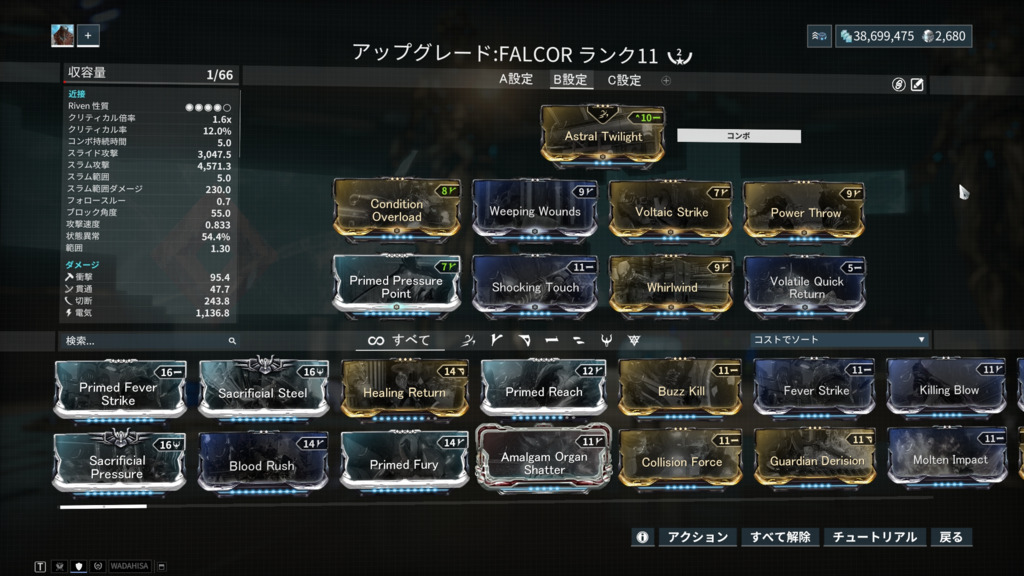Remove all mods with すべて解除
This screenshot has width=1024, height=576.
click(780, 537)
